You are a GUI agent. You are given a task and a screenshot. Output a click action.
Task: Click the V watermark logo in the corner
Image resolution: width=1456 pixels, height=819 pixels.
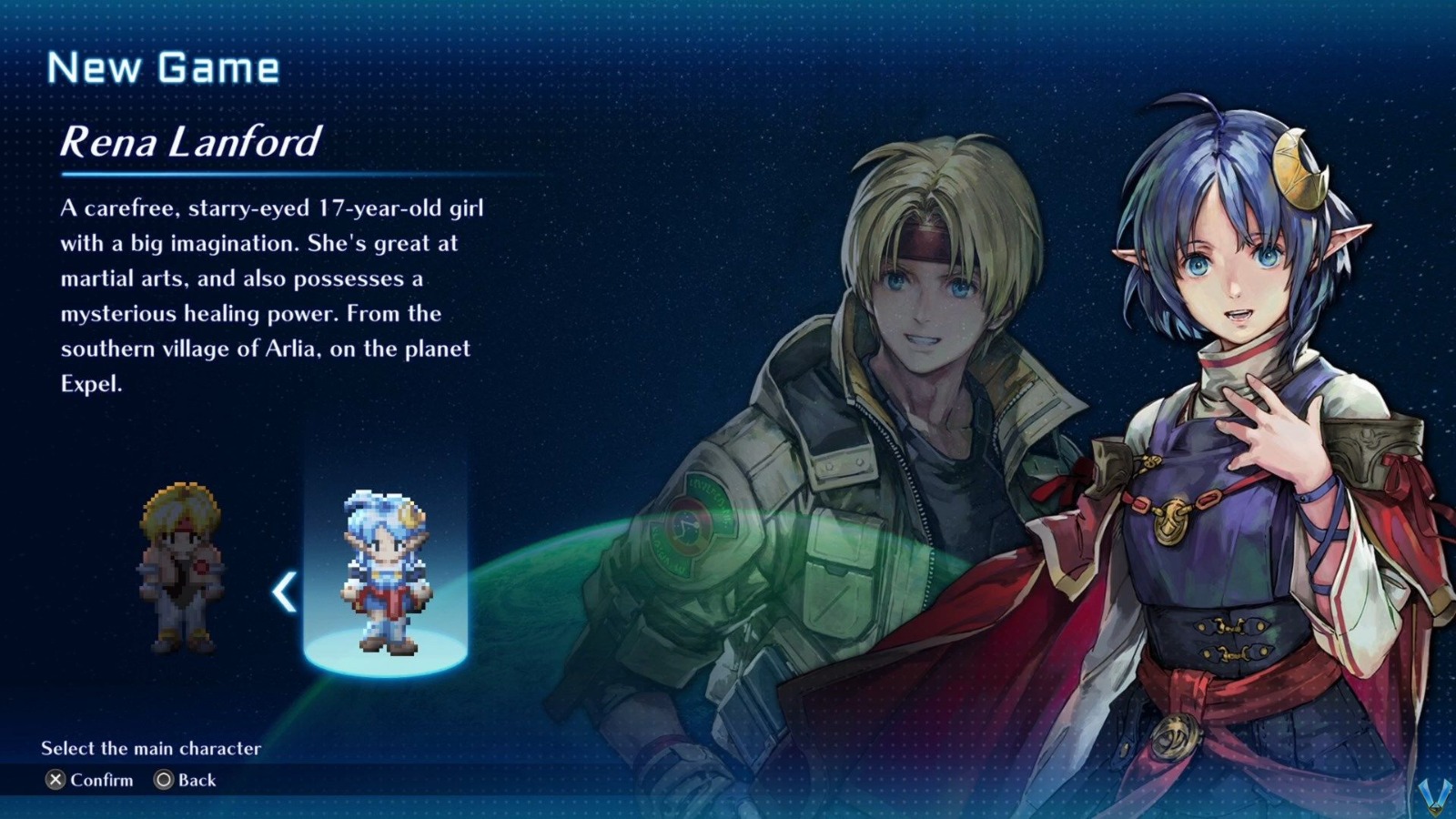tap(1434, 796)
